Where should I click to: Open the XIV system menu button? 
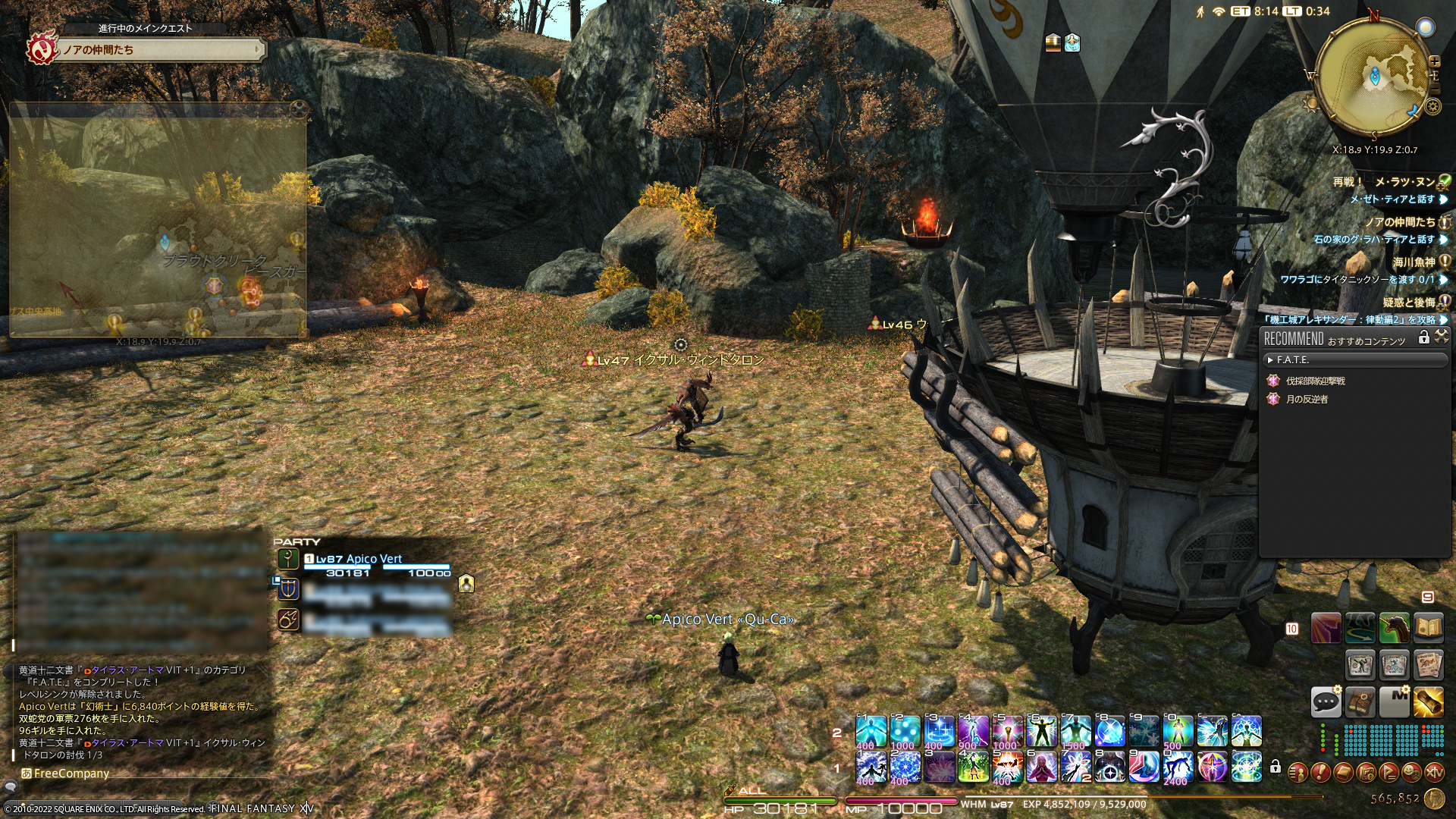click(x=1434, y=773)
